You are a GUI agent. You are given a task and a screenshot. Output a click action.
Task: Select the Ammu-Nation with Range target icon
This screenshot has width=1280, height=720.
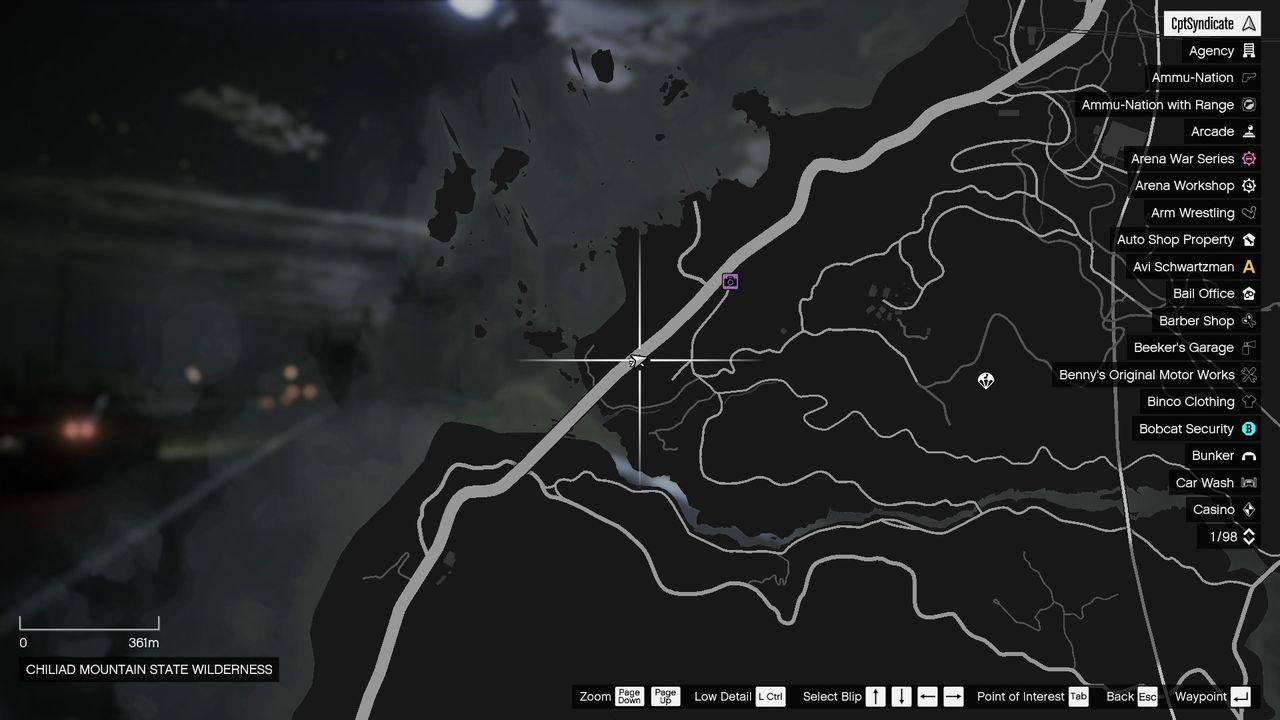(1247, 105)
